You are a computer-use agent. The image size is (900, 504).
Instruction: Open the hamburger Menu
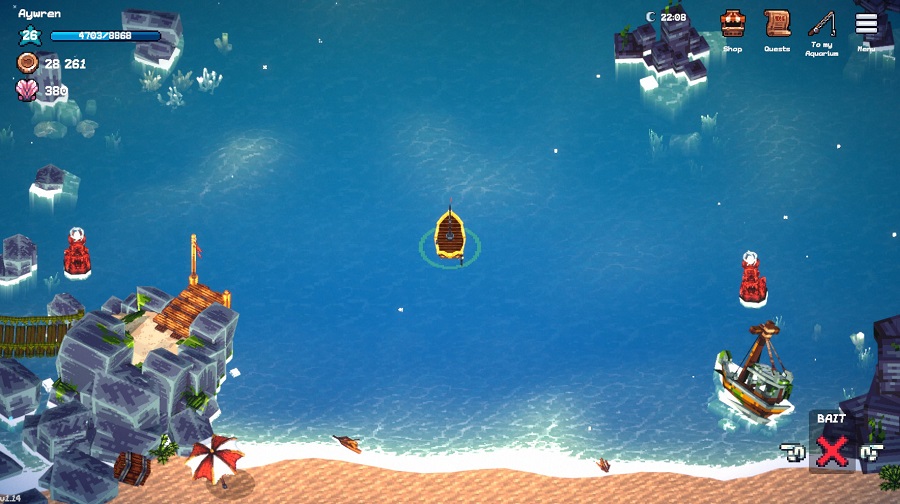[866, 25]
